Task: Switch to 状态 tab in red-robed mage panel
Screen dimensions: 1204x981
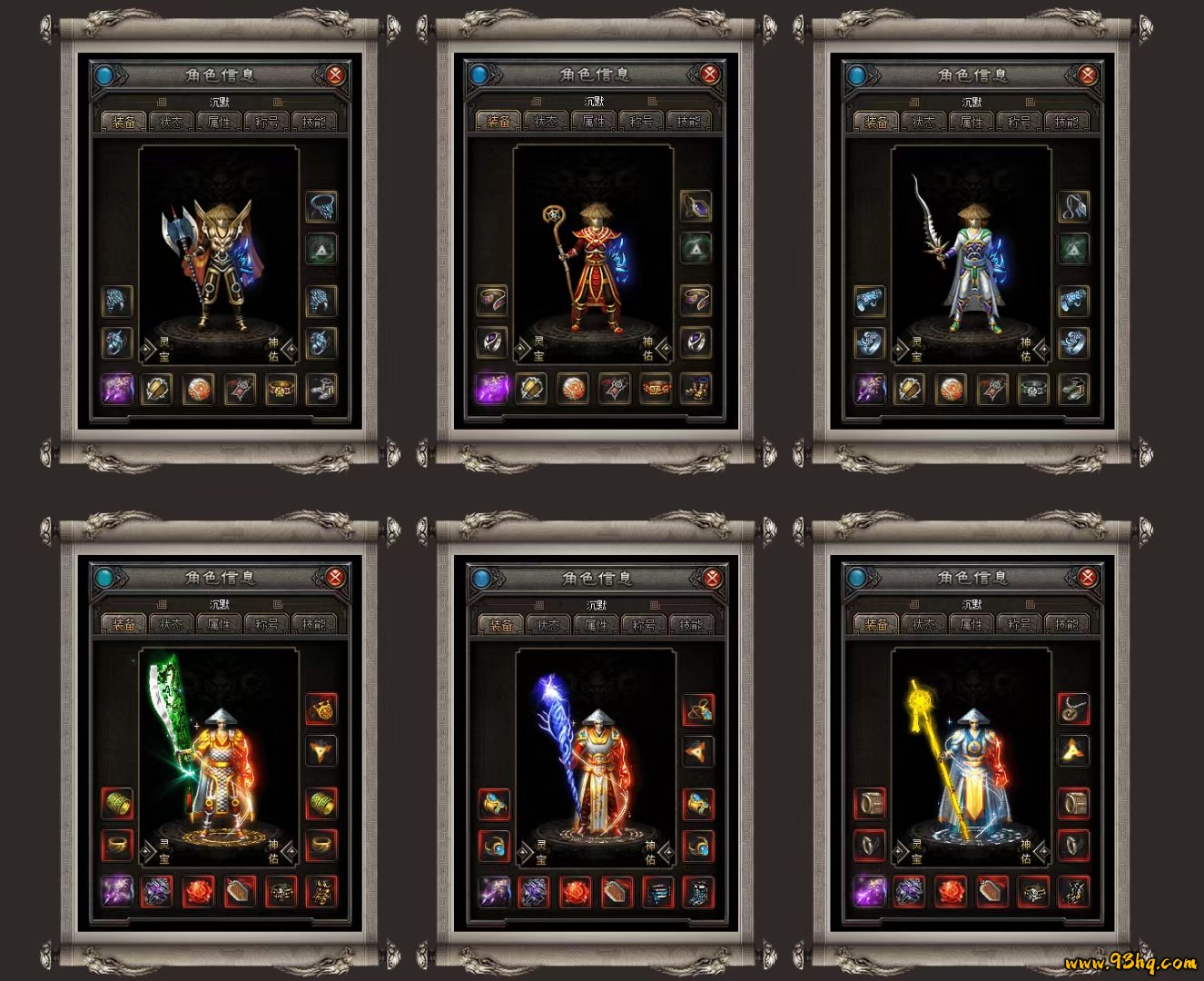Action: pos(546,121)
